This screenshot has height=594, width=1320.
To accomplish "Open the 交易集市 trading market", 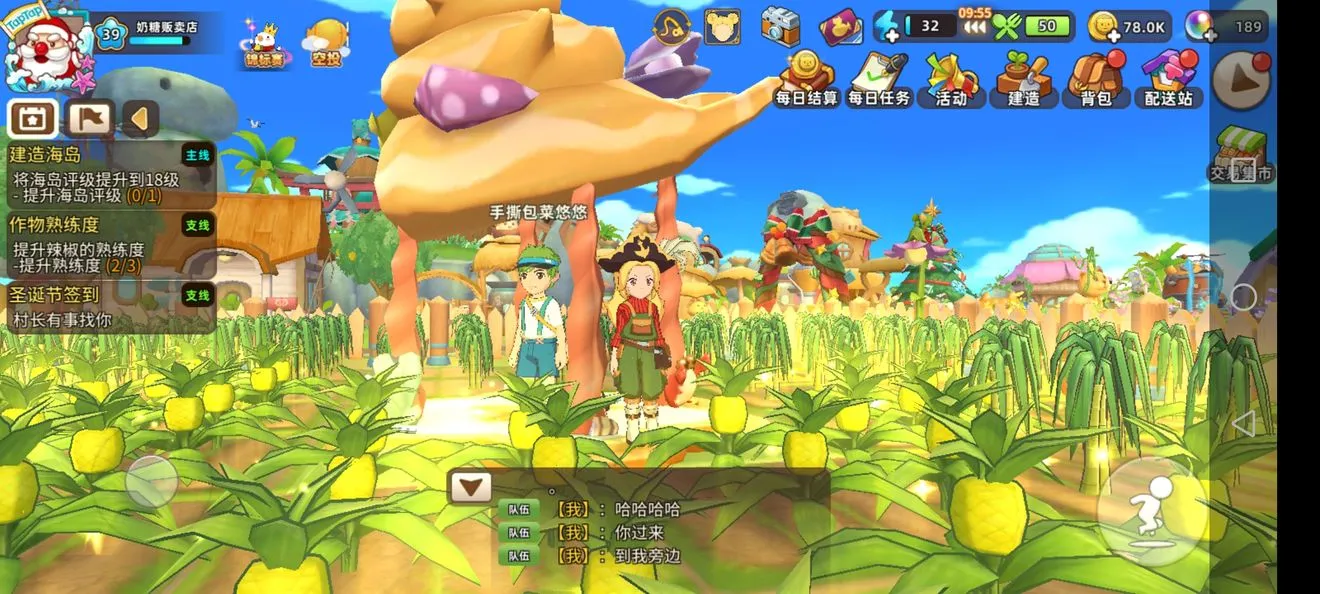I will tap(1241, 156).
